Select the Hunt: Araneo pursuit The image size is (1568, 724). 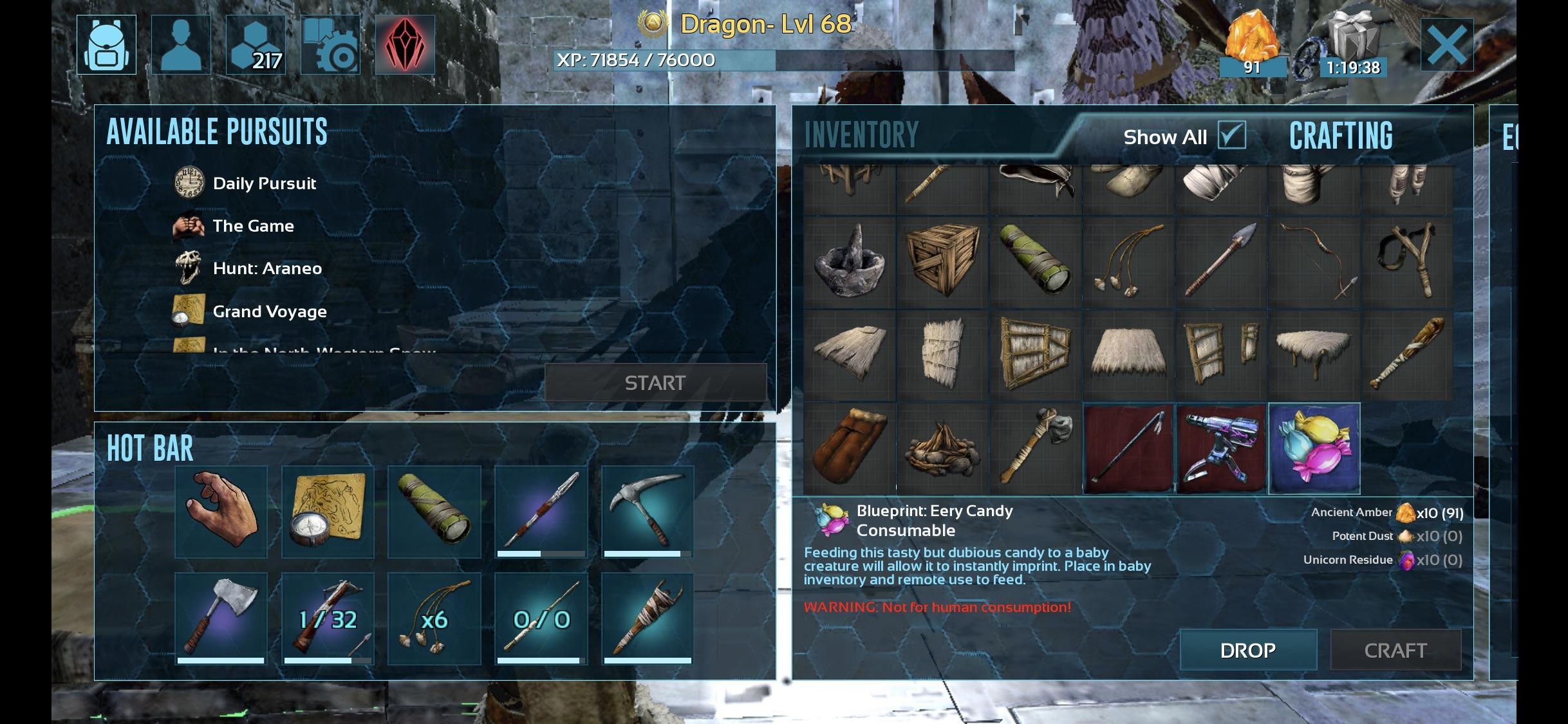pos(266,268)
